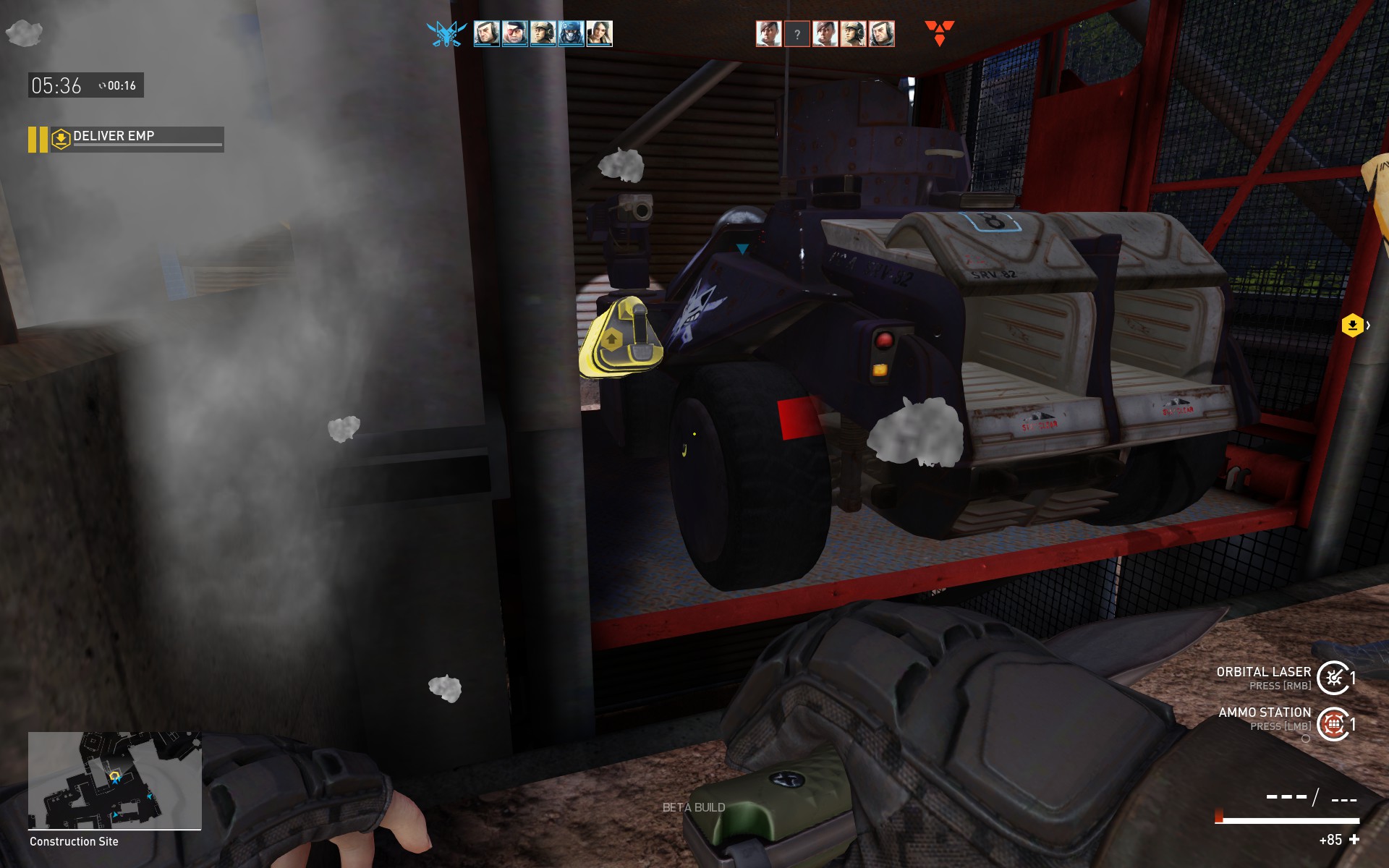Click the red team triangle emblem
The image size is (1389, 868).
[939, 33]
